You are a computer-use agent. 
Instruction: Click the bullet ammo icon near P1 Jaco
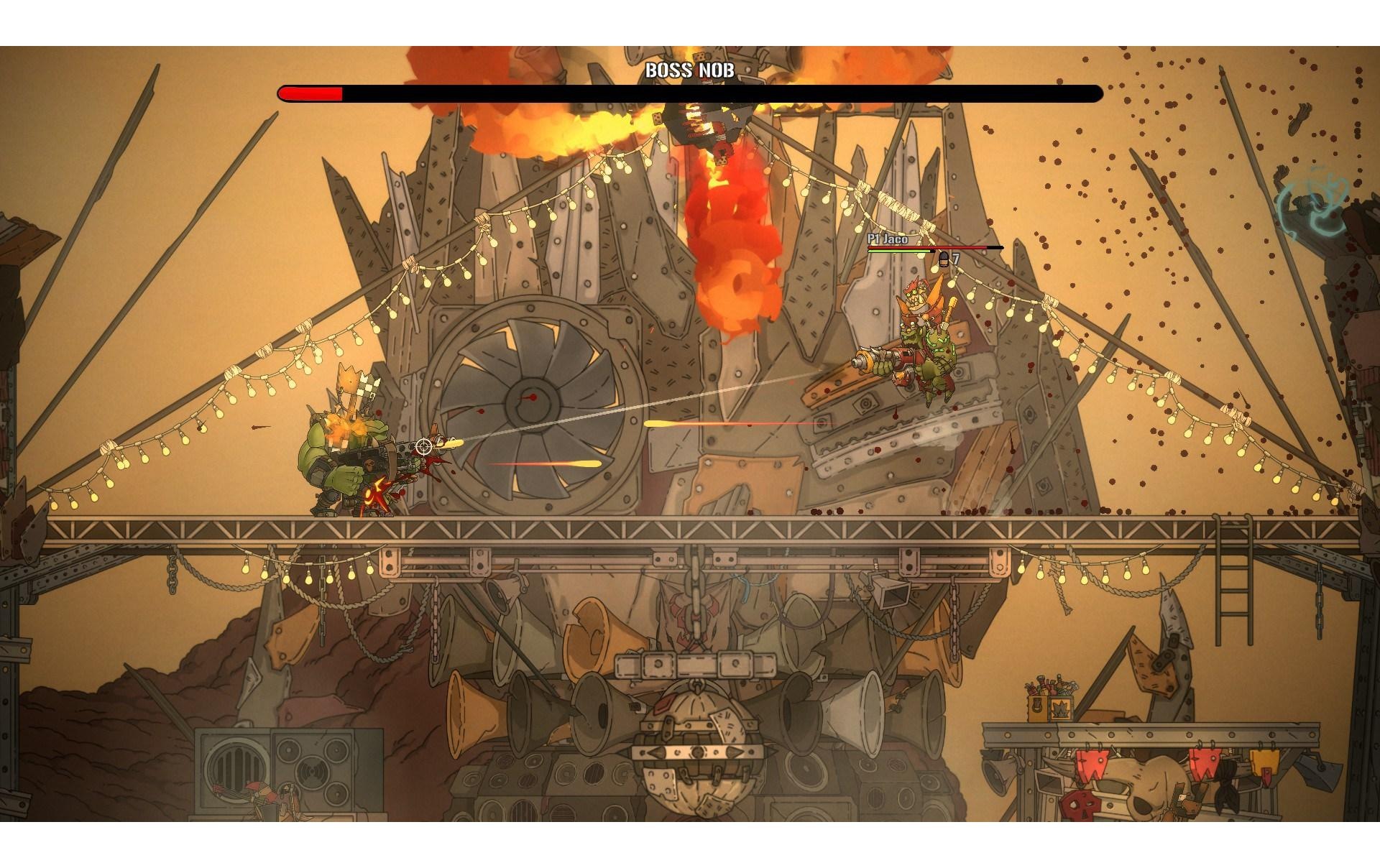(x=942, y=260)
